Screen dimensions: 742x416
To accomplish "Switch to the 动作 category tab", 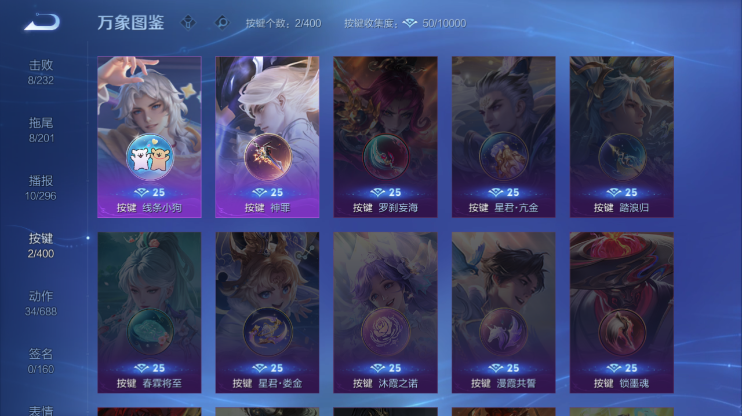I will point(41,302).
